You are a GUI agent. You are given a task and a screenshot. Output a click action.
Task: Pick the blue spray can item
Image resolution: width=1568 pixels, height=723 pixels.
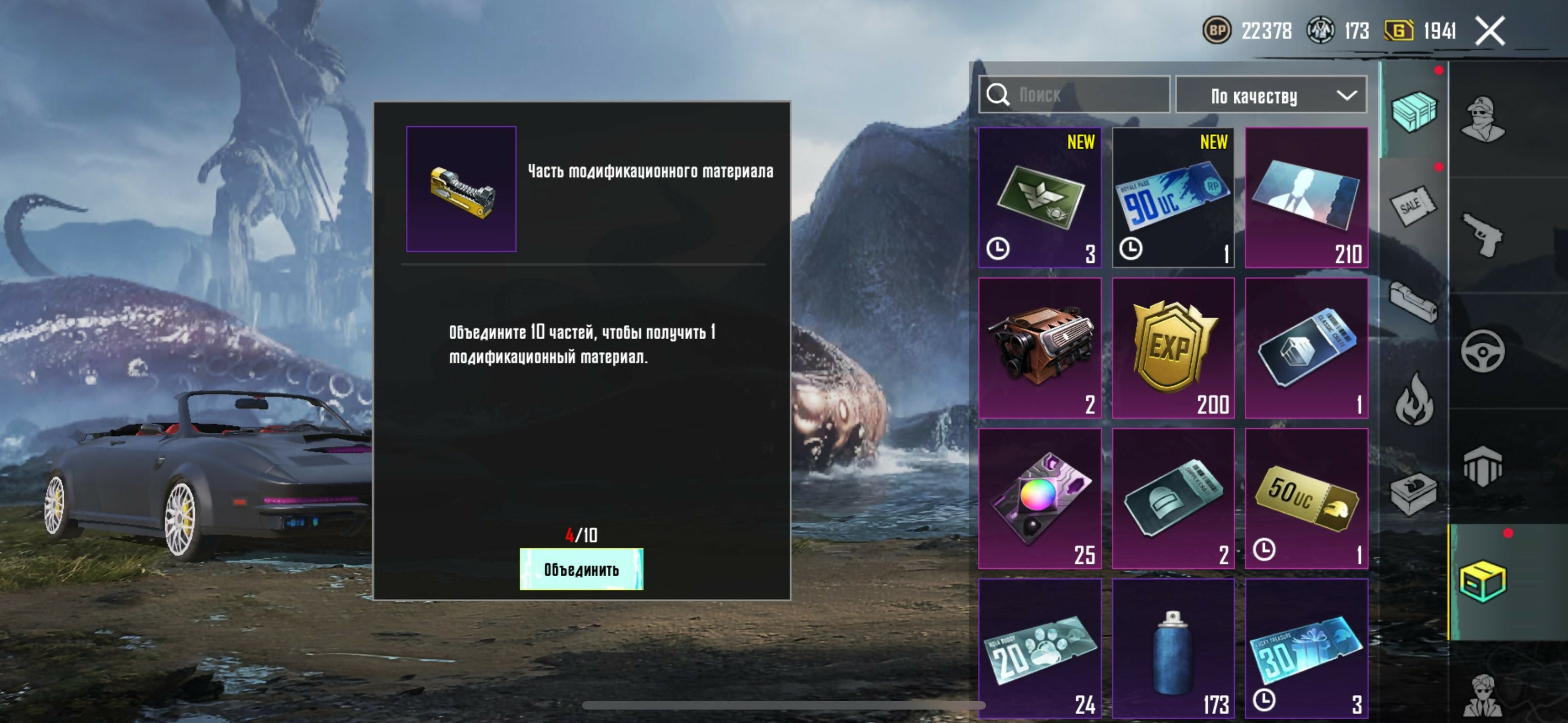1173,649
